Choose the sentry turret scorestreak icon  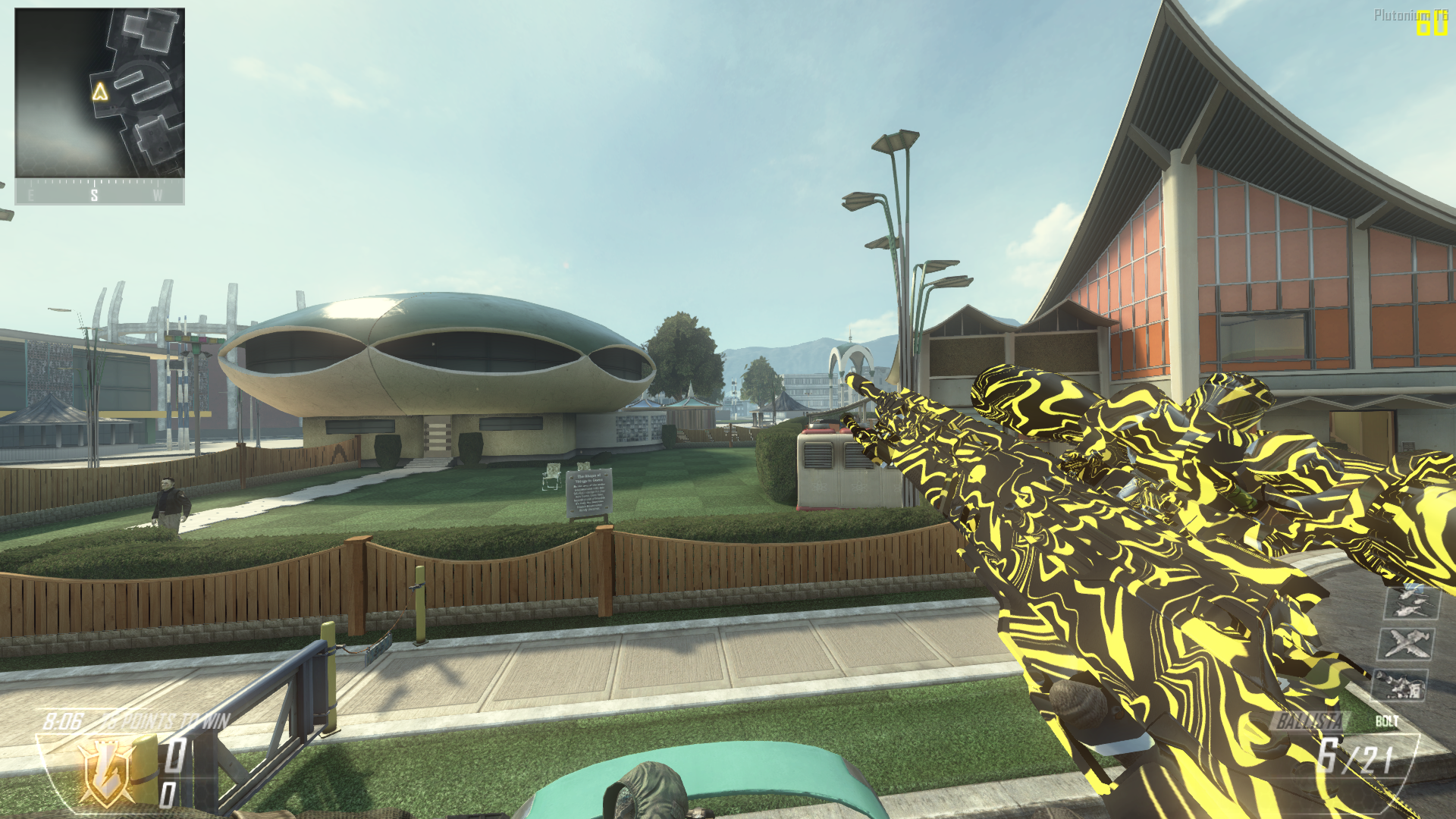coord(1399,685)
